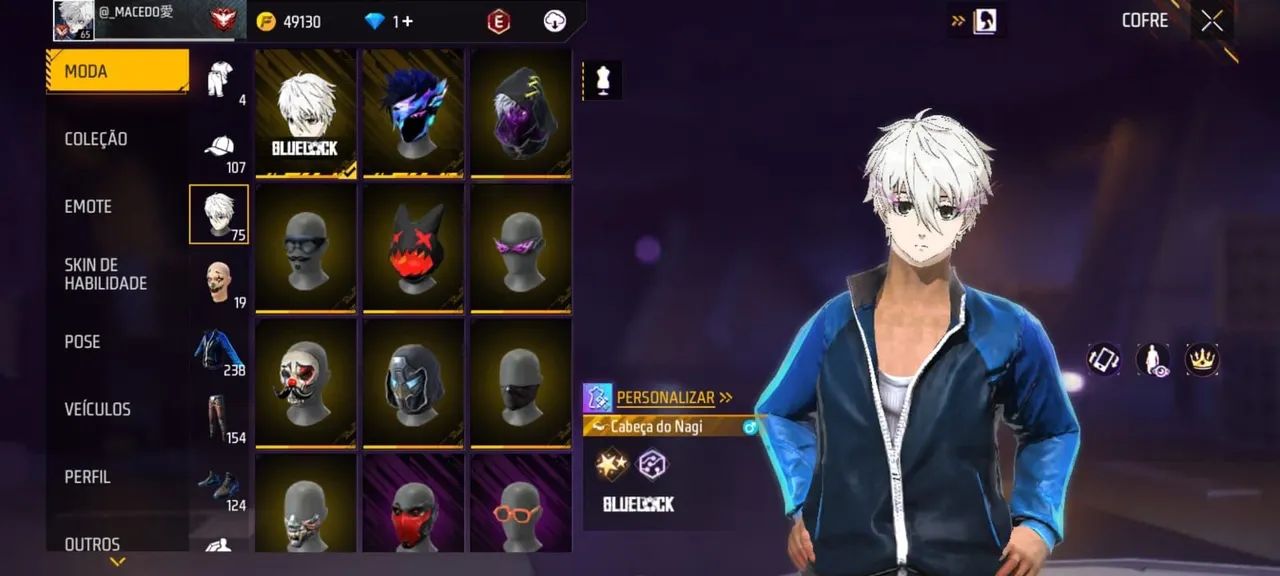Open the COLEÇÃO category
This screenshot has height=576, width=1280.
pos(96,139)
